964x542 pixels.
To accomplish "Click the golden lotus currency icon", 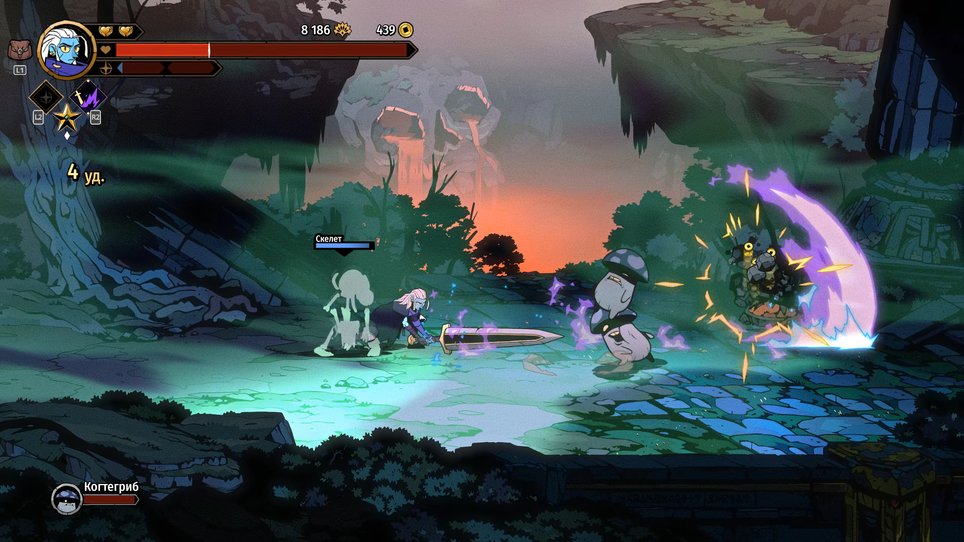I will (343, 30).
